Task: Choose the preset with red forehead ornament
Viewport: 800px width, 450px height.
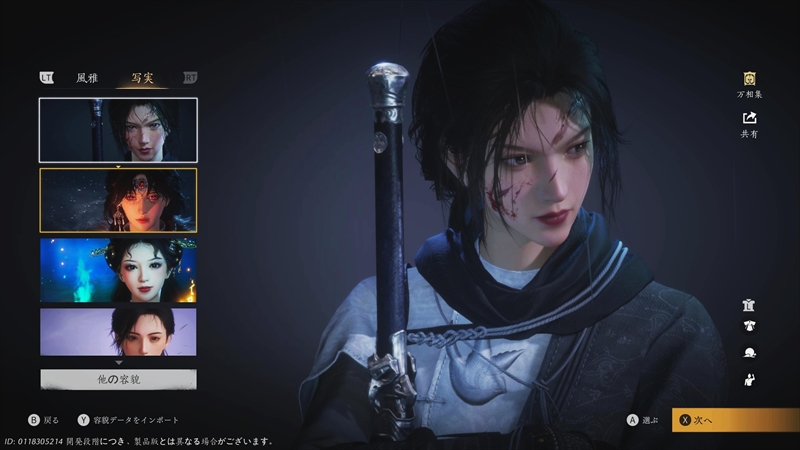Action: click(x=118, y=200)
